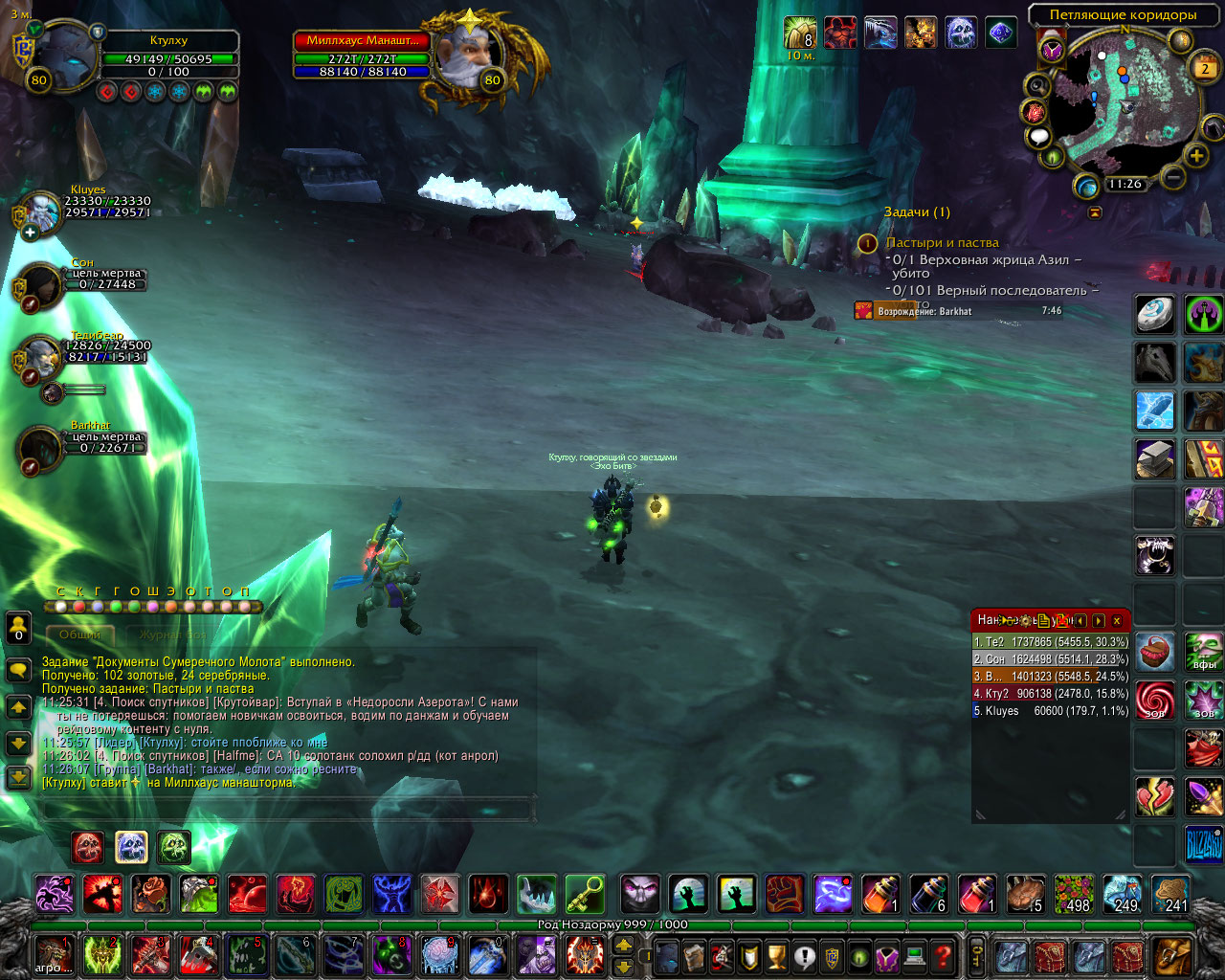The width and height of the screenshot is (1225, 980).
Task: Click the picnic basket action slot
Action: coord(1155,652)
